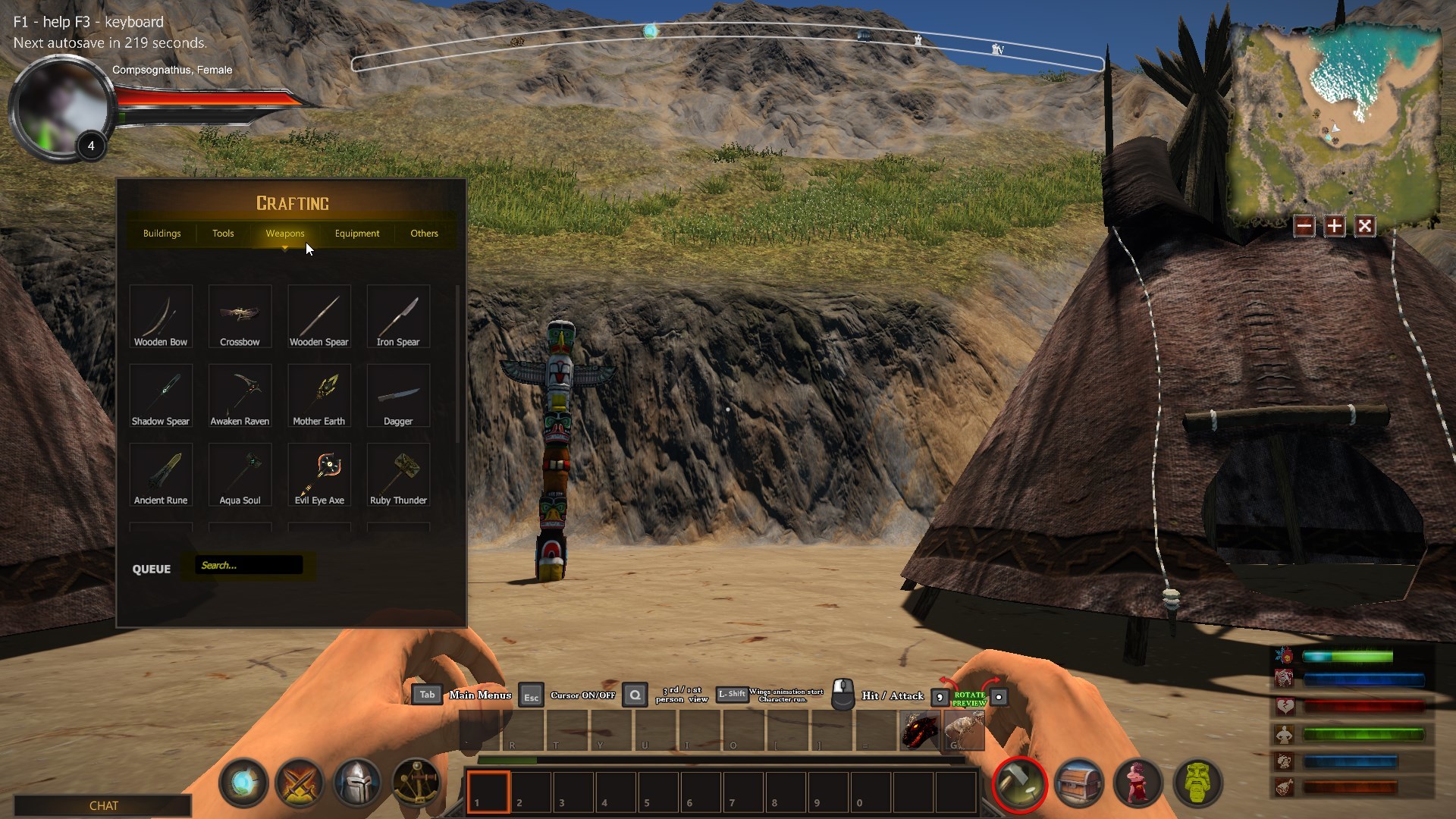Activate the hammer crafting icon
1456x819 pixels.
(1020, 783)
